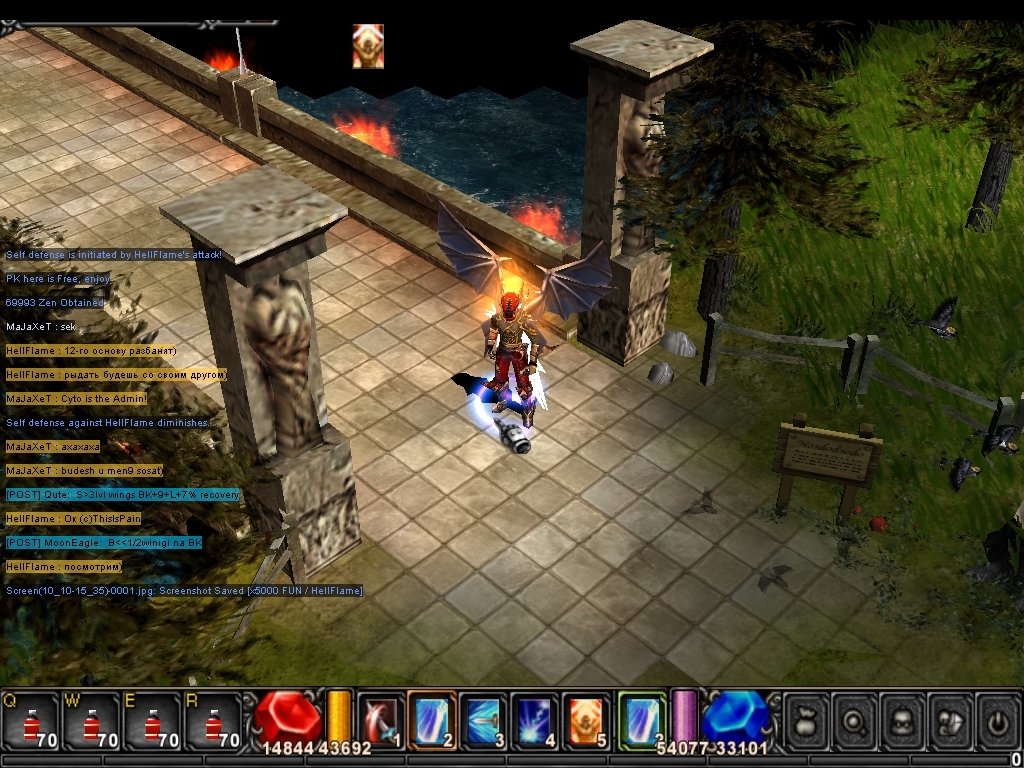Activate the blue lightning burst skill 4
The height and width of the screenshot is (768, 1024).
pyautogui.click(x=535, y=720)
